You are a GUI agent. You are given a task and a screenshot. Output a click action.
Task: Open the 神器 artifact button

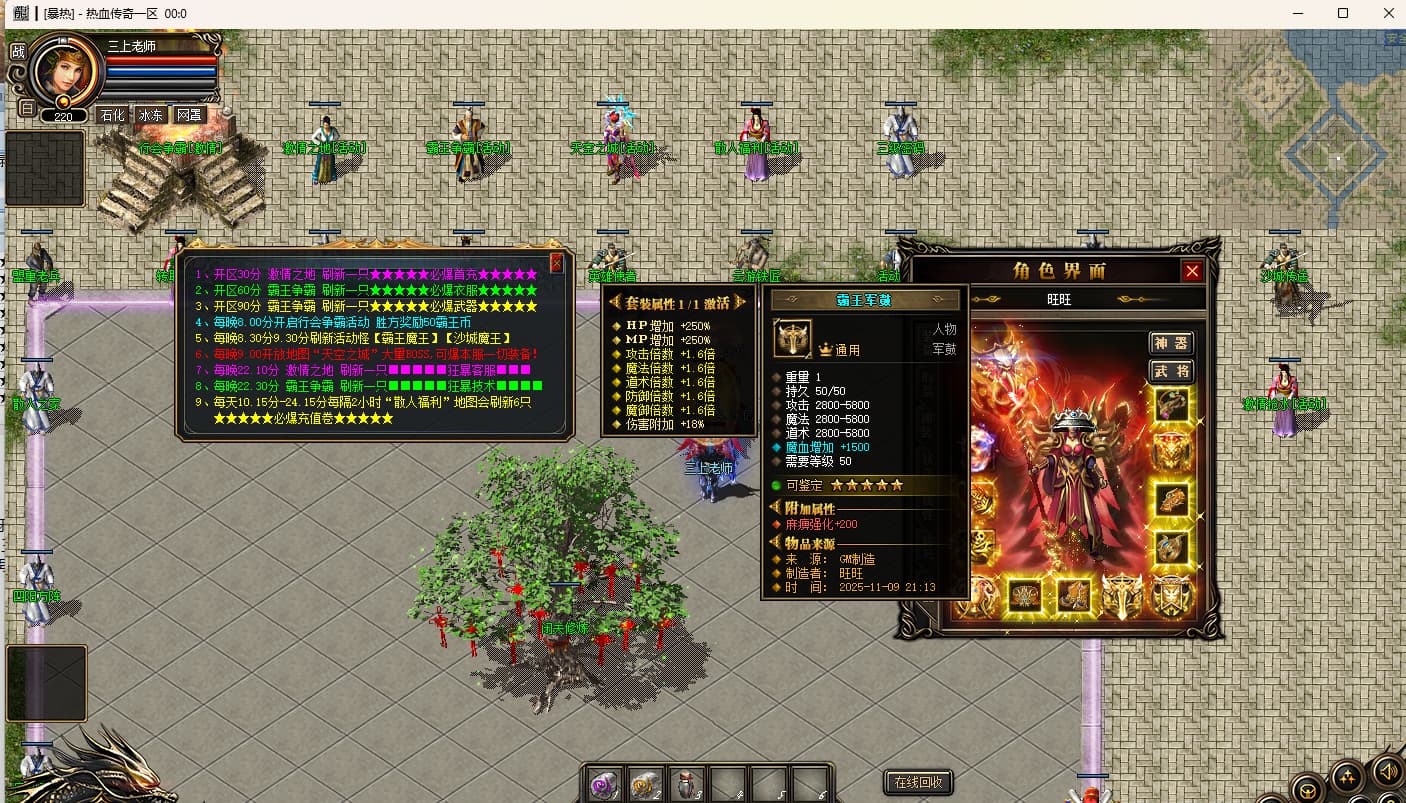(x=1171, y=343)
